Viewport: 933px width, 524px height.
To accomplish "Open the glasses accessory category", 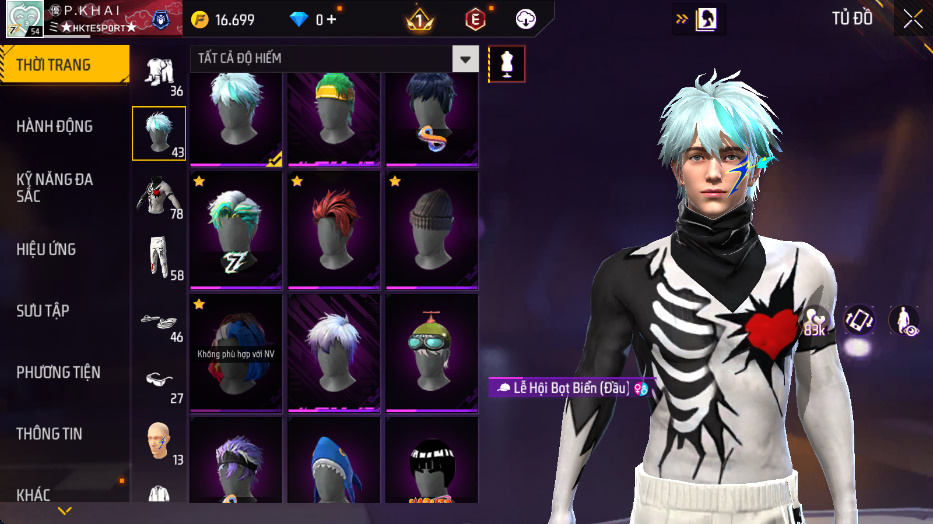I will click(158, 382).
